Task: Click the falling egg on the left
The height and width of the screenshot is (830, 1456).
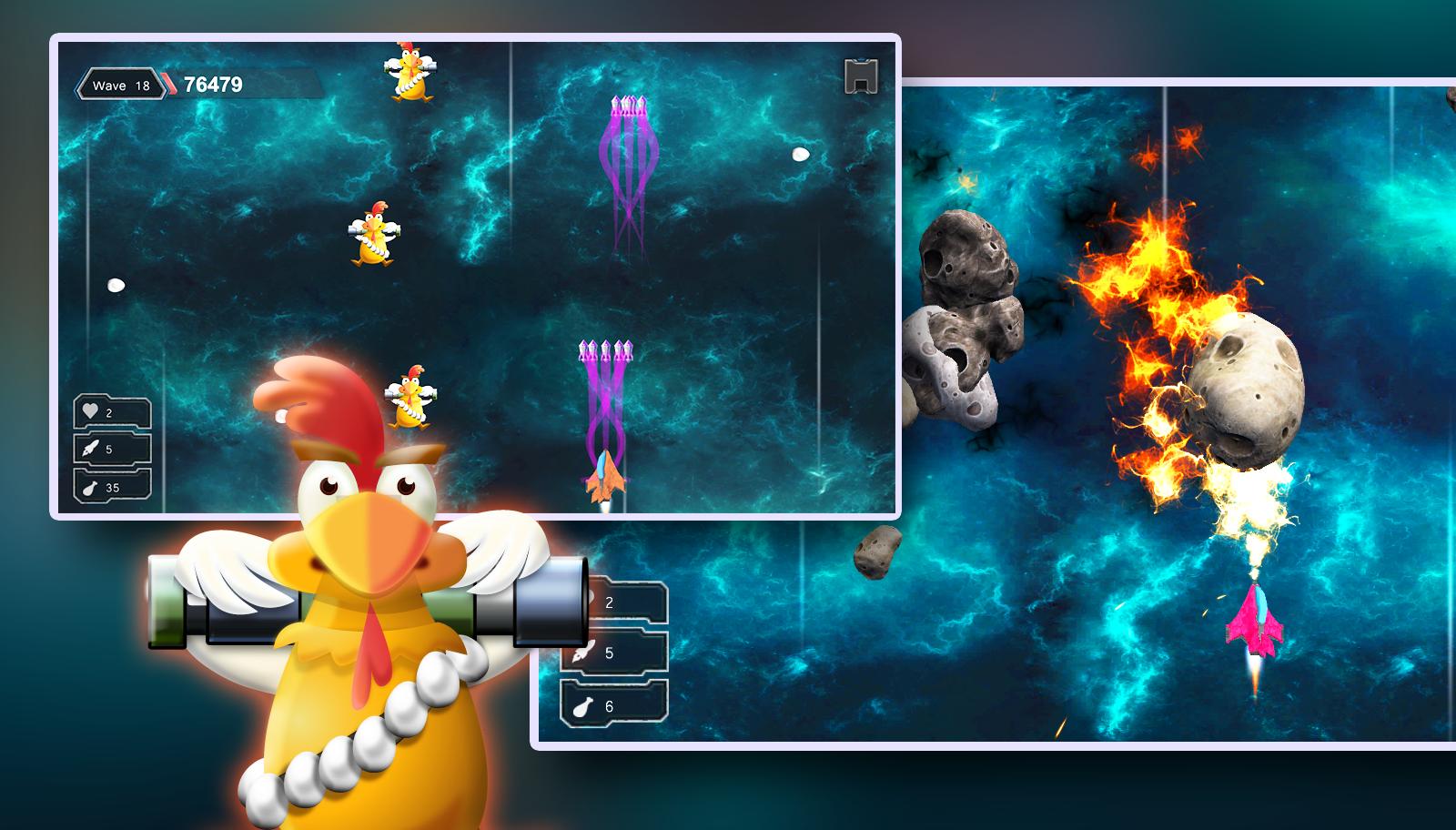Action: pos(115,283)
